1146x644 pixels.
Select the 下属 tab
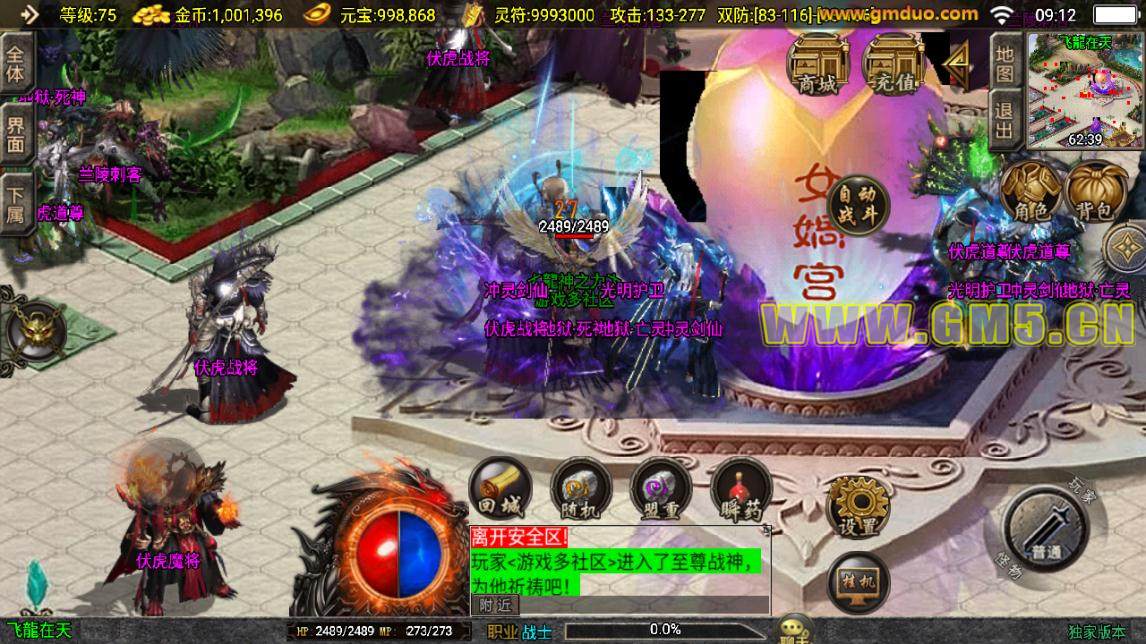tap(16, 203)
